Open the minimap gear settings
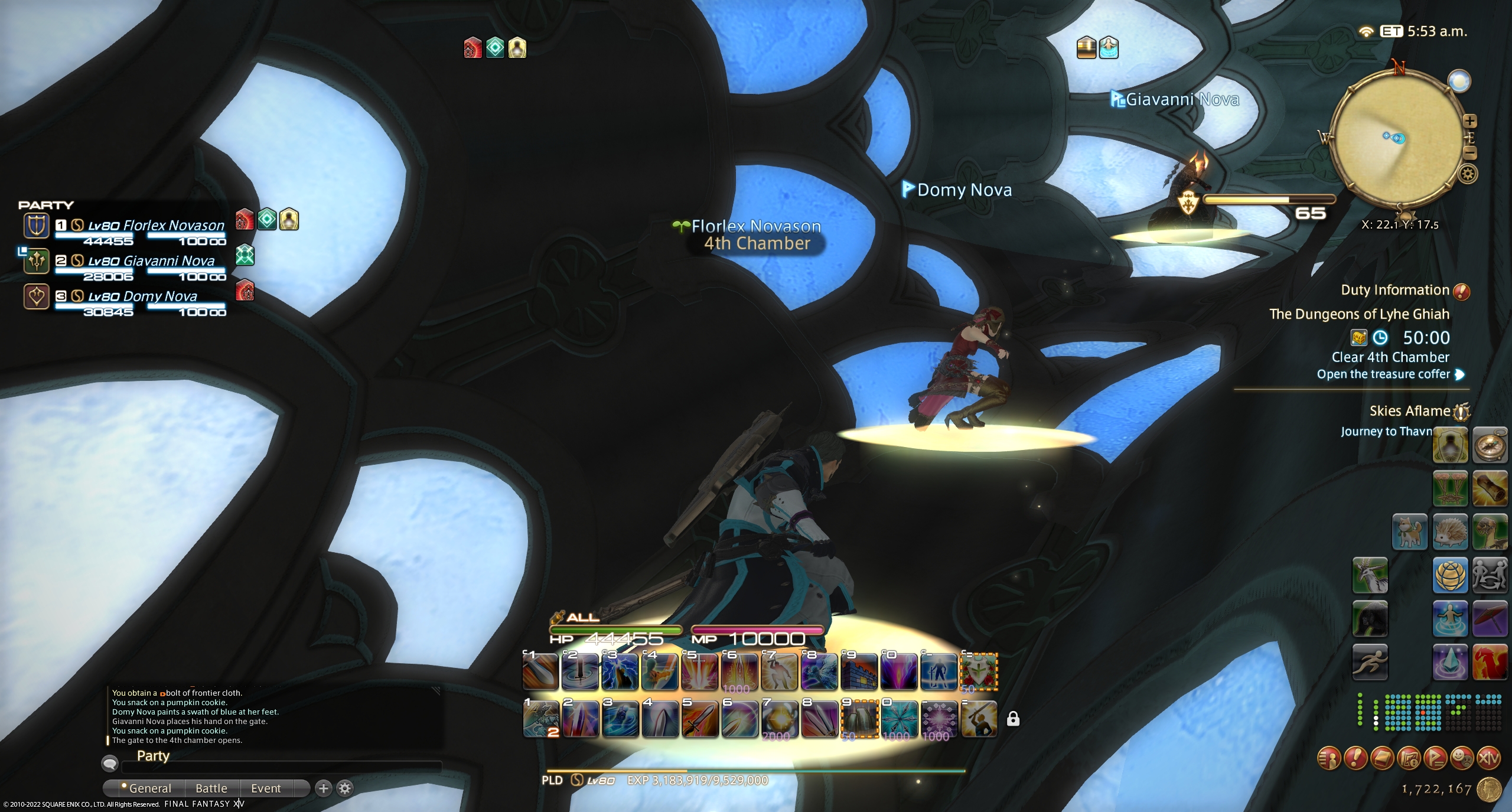 coord(1469,174)
